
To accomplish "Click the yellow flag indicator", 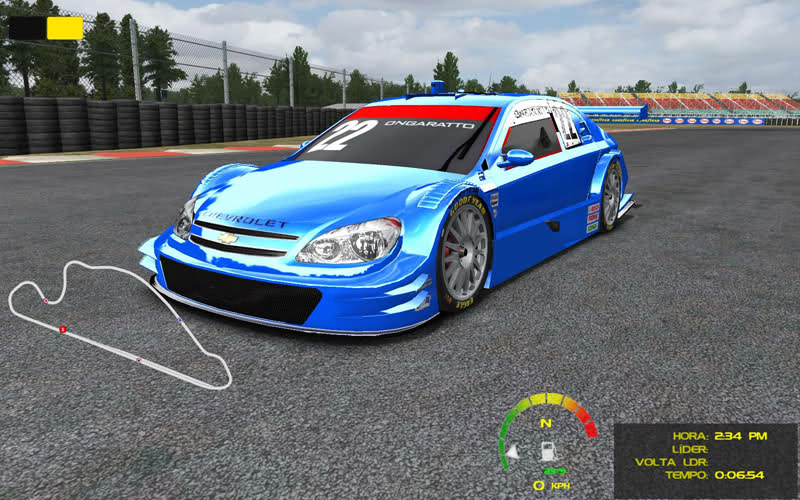I will (x=65, y=28).
